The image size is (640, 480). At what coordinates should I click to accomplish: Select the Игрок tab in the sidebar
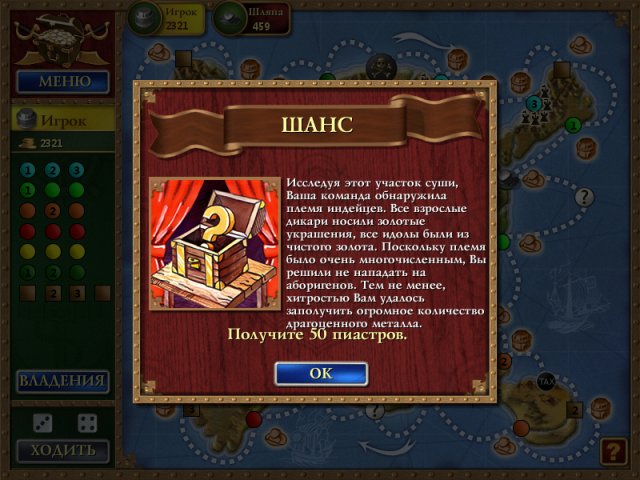point(62,120)
